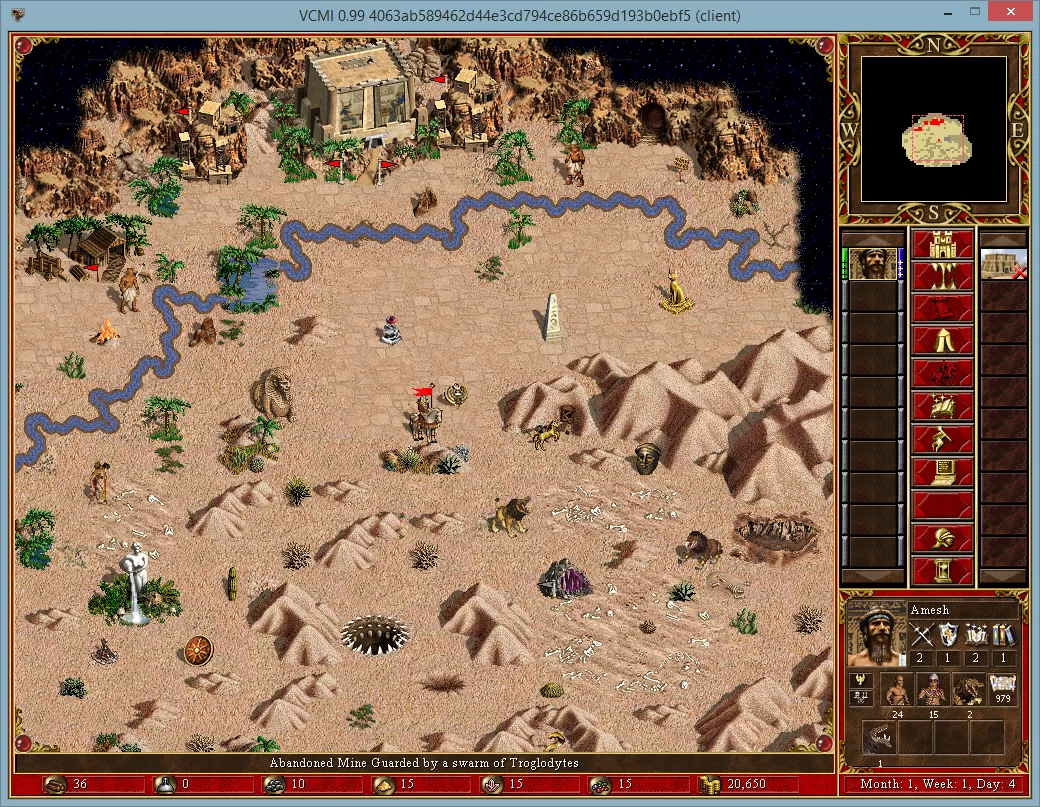This screenshot has height=807, width=1040.
Task: Select the crocodile-like creature stack of 1
Action: (878, 741)
